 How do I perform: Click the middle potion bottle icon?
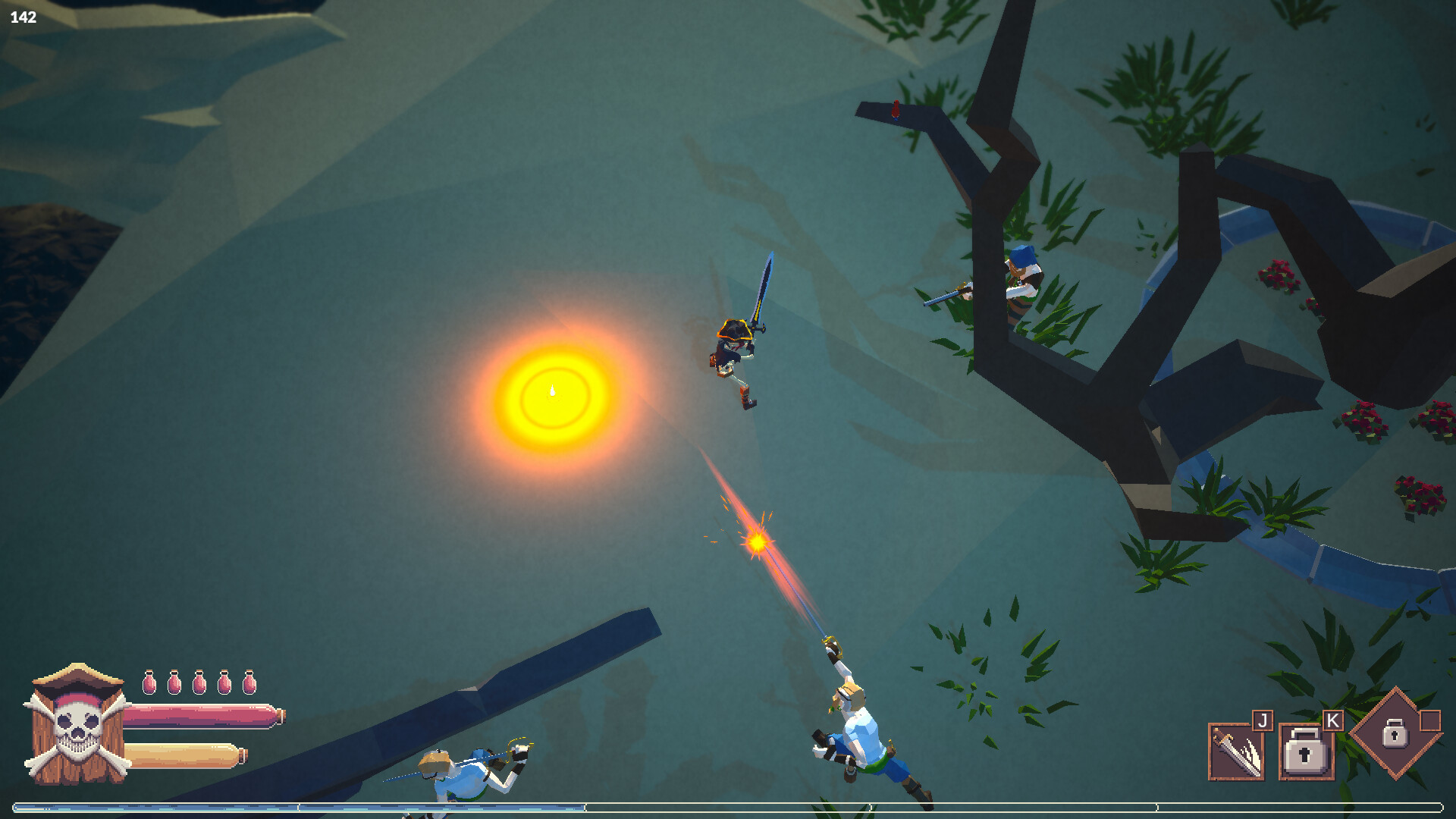click(200, 684)
